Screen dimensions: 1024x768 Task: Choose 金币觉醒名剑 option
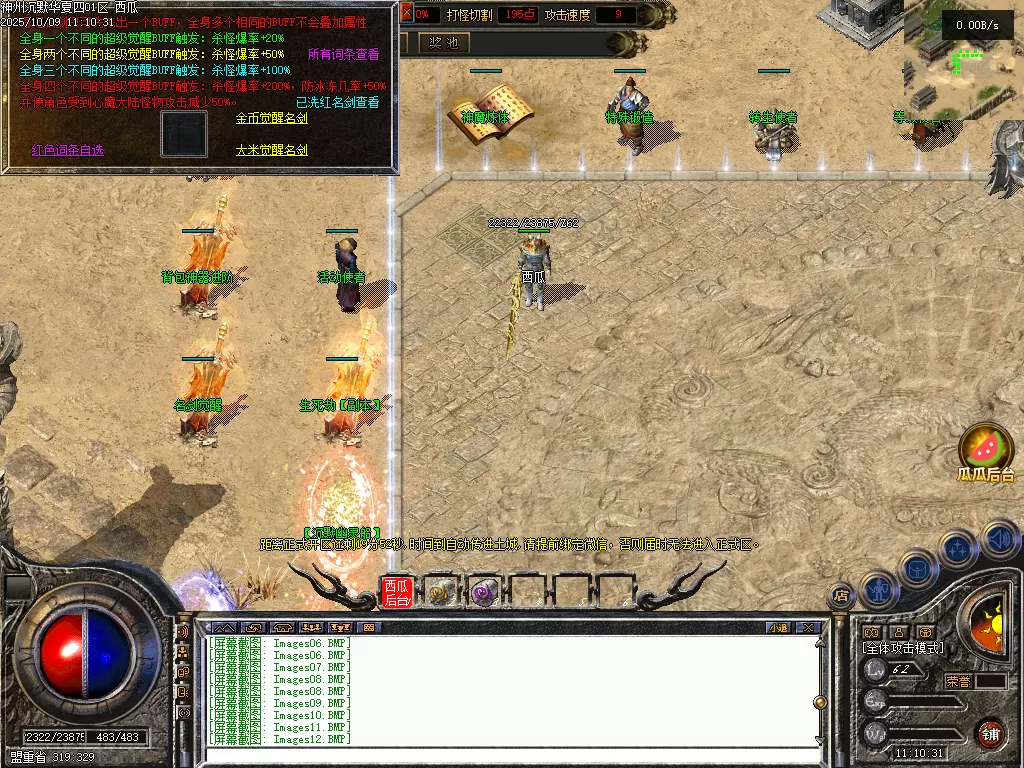coord(271,118)
